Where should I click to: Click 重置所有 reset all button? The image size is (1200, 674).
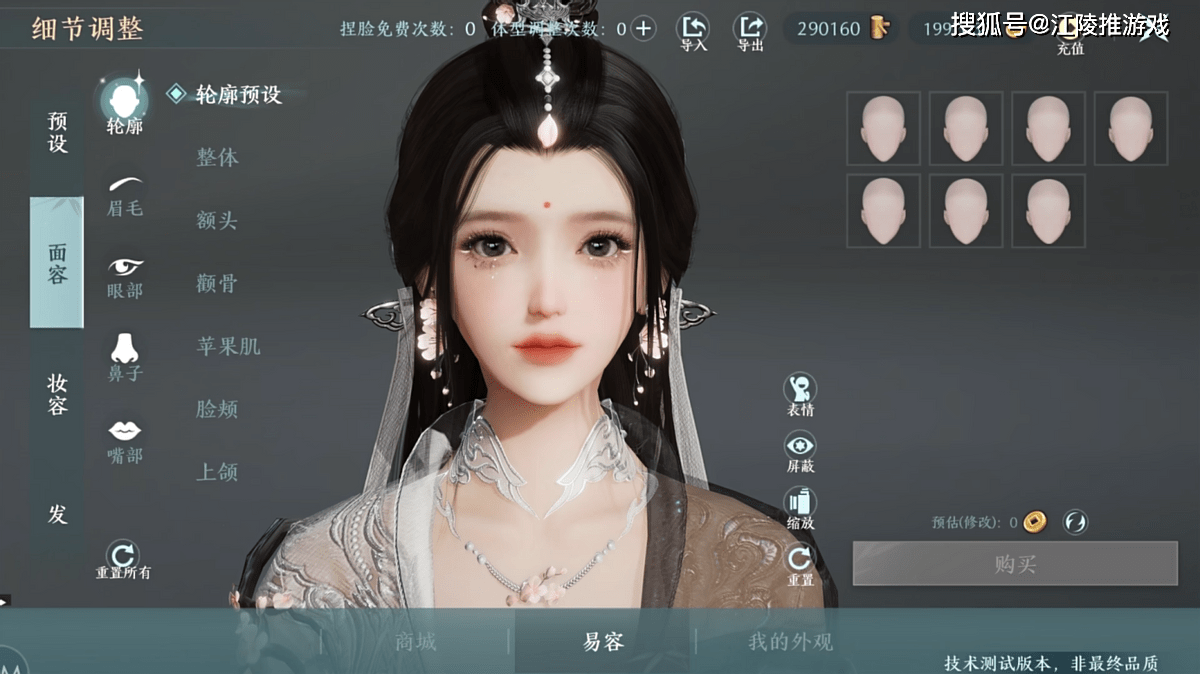pos(123,559)
